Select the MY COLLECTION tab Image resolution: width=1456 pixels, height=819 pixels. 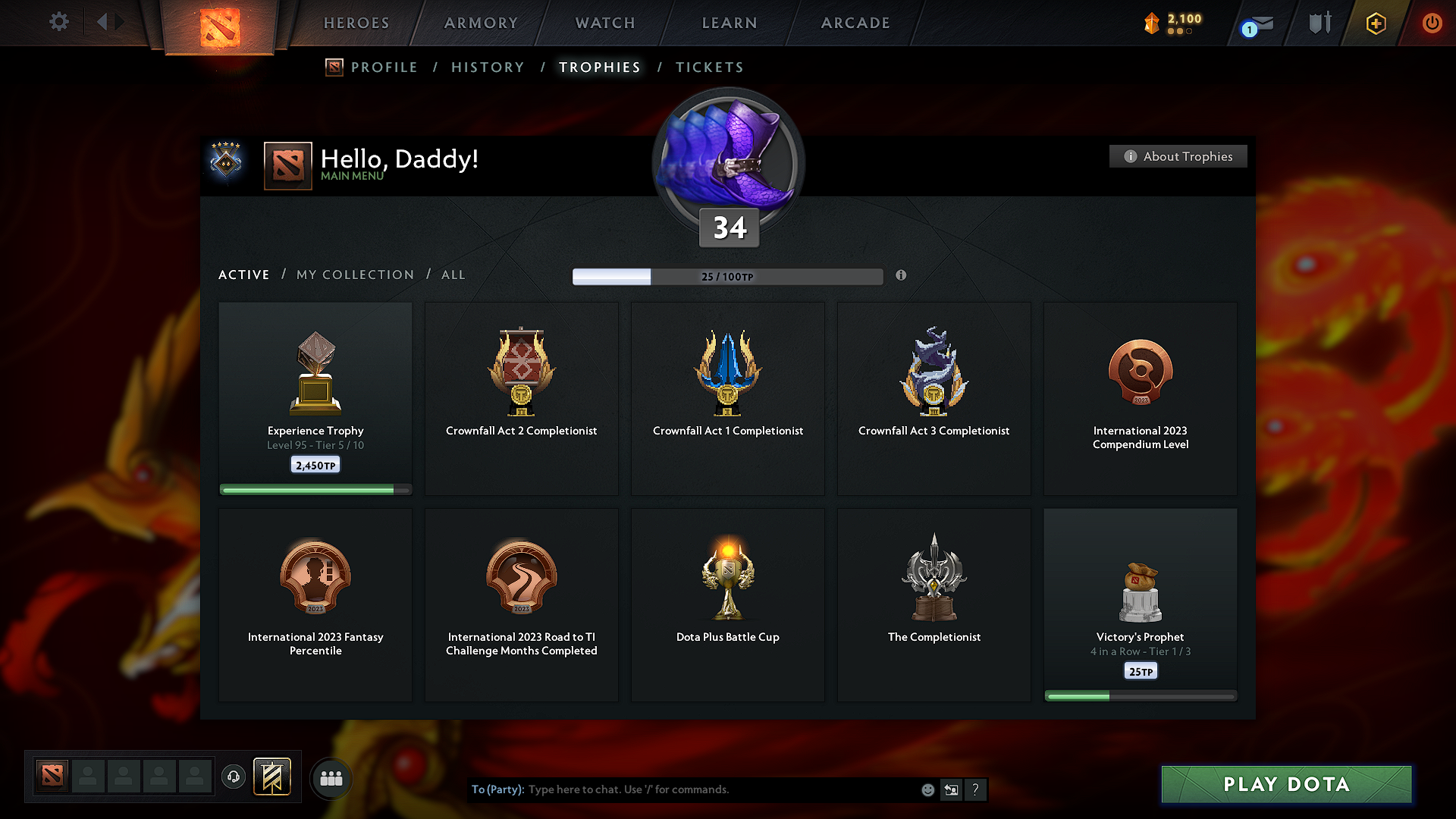tap(354, 275)
